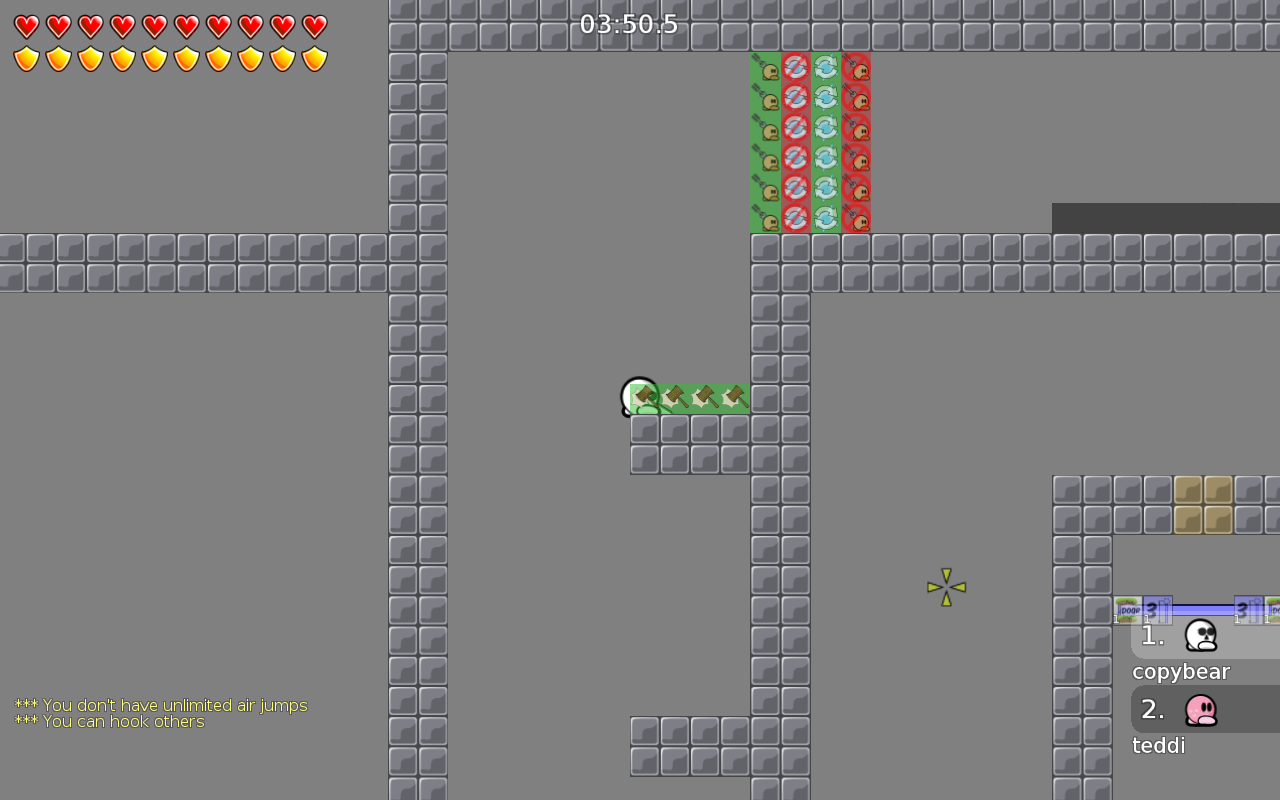Click the switch tile numbered 3
This screenshot has width=1280, height=800.
(1157, 607)
